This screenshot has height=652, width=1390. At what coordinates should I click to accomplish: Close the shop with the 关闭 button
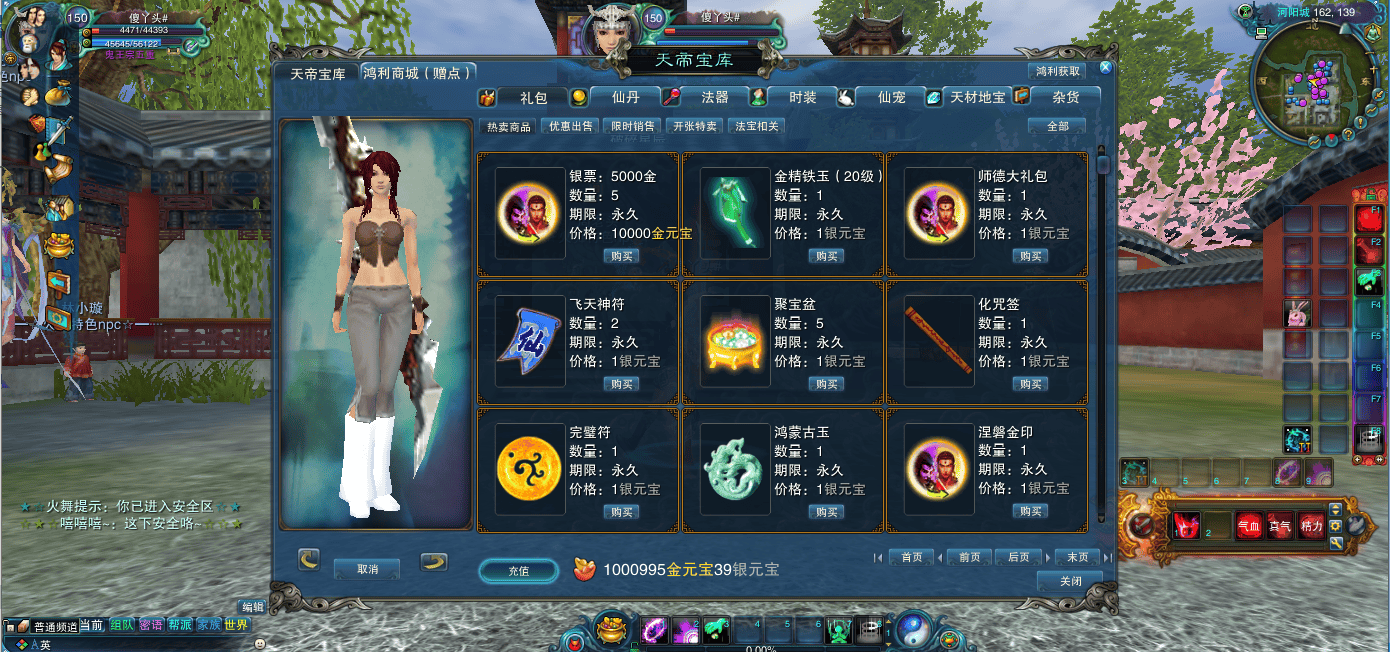(1070, 581)
